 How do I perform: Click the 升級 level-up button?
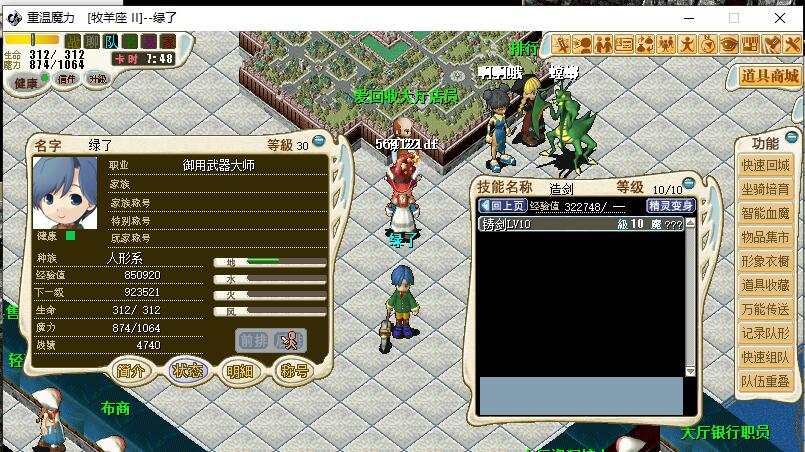tap(98, 80)
